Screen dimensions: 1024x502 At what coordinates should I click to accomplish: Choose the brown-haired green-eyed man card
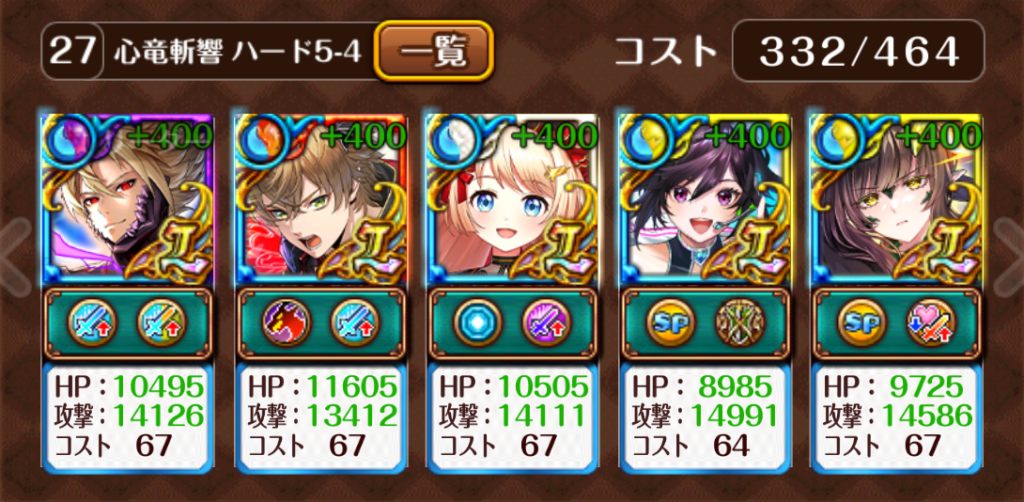(x=320, y=198)
